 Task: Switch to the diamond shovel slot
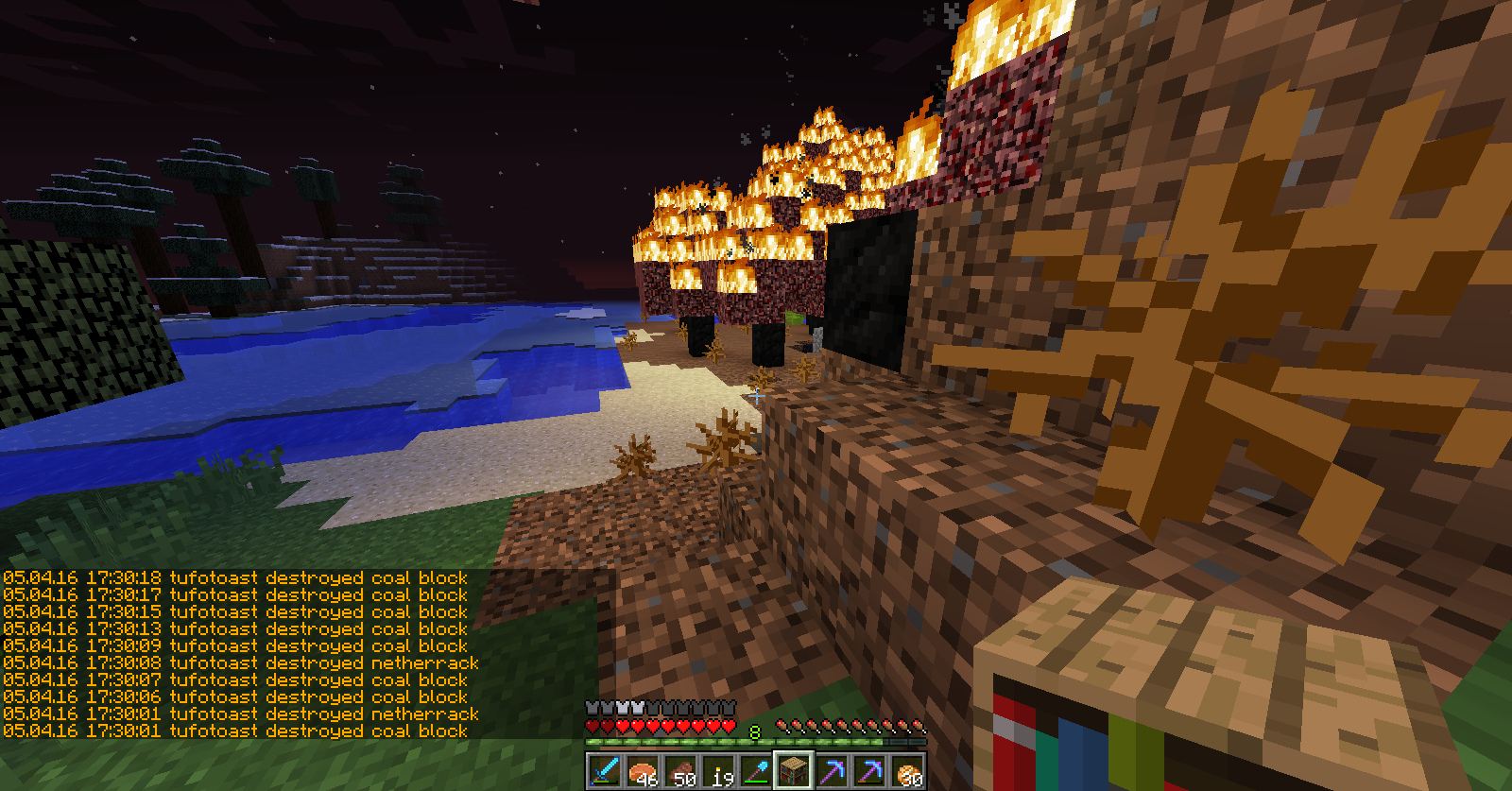click(756, 771)
